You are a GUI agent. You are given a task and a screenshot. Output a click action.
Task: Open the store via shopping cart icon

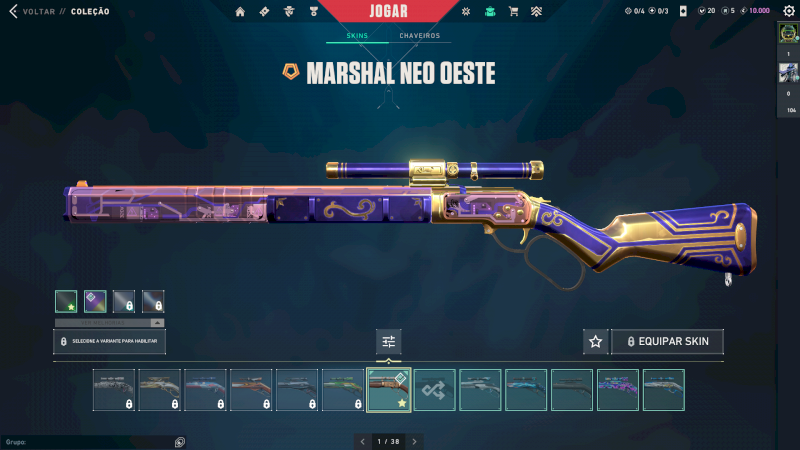click(513, 11)
